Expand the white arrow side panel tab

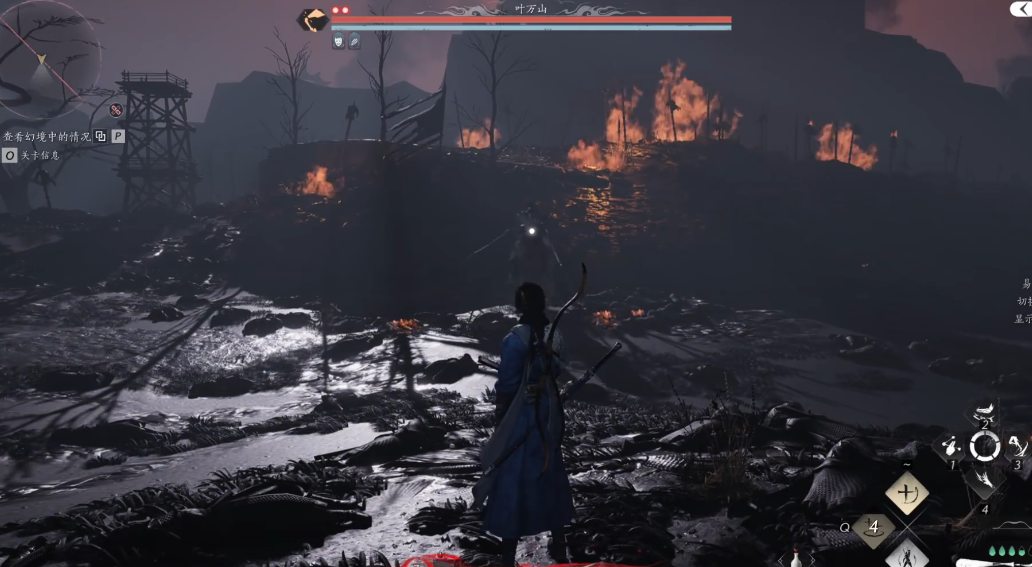click(x=1019, y=8)
